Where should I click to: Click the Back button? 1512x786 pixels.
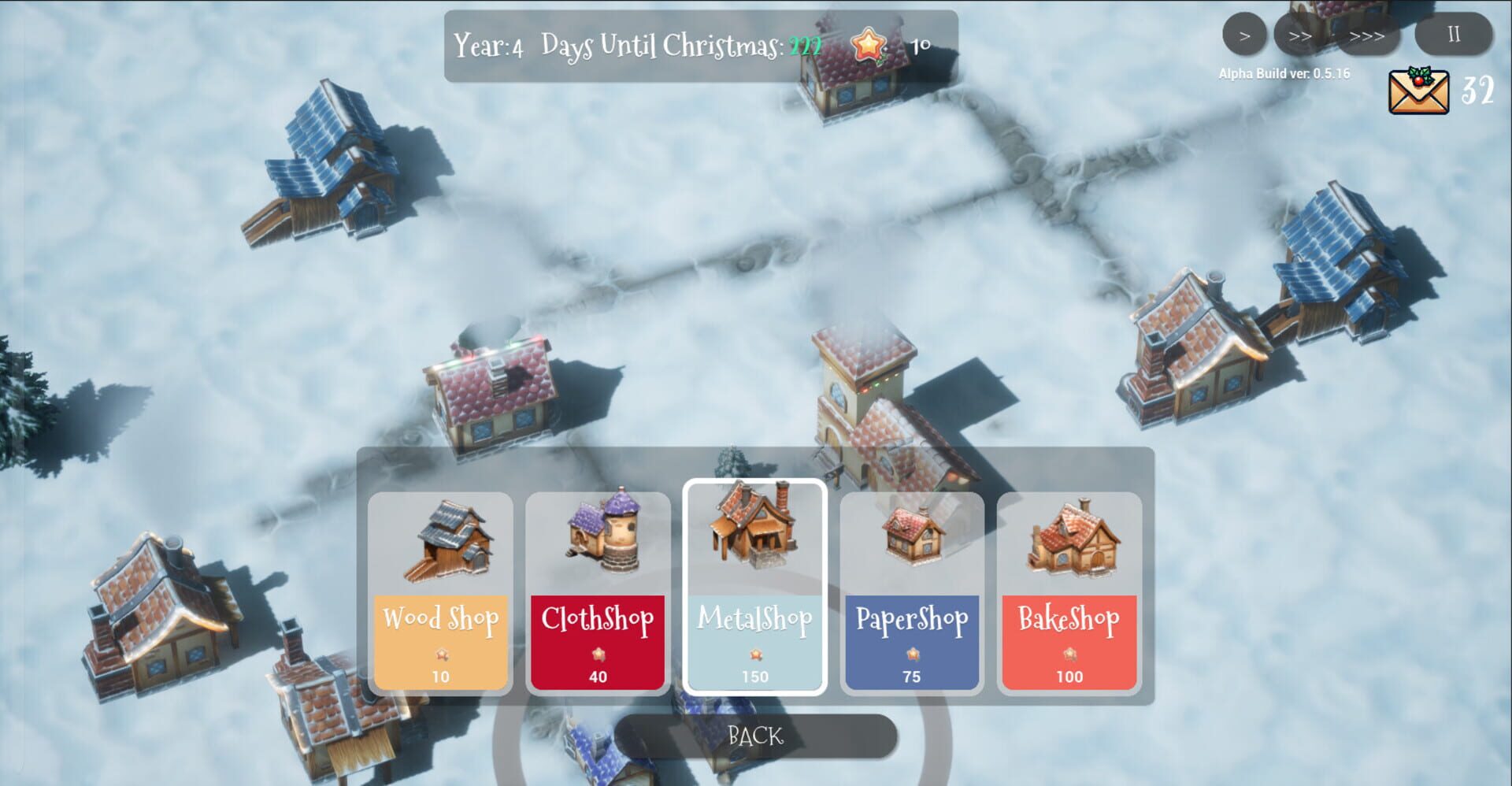pos(756,734)
